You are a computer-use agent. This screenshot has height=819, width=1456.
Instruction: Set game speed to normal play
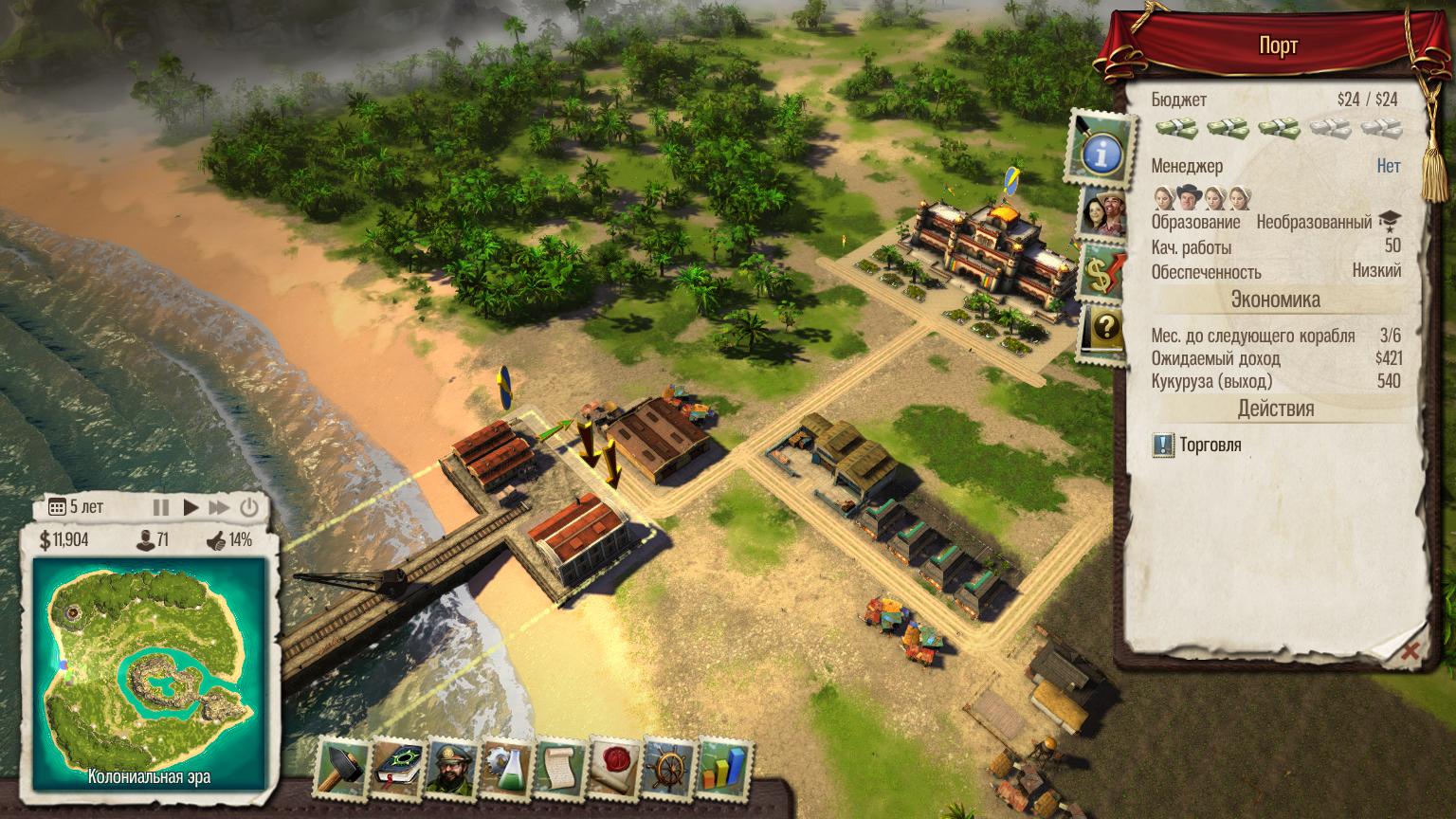[191, 507]
